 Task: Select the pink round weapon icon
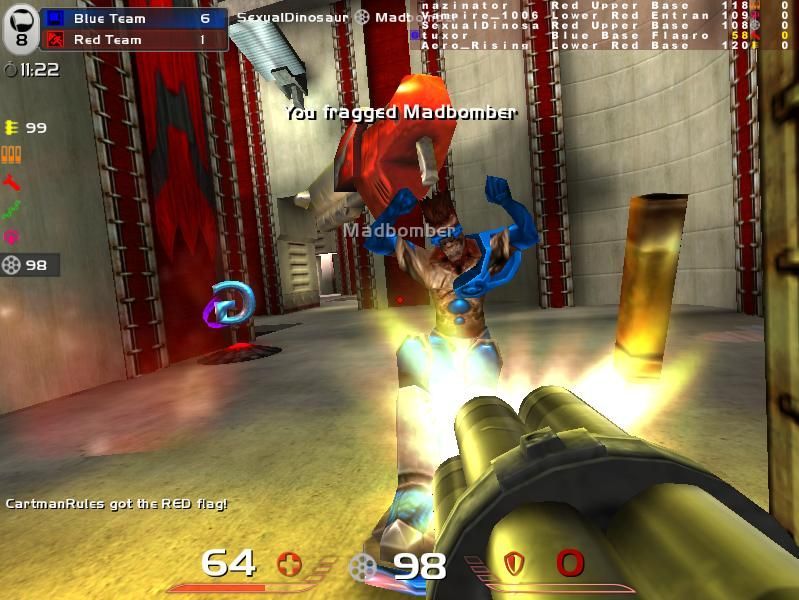[12, 237]
